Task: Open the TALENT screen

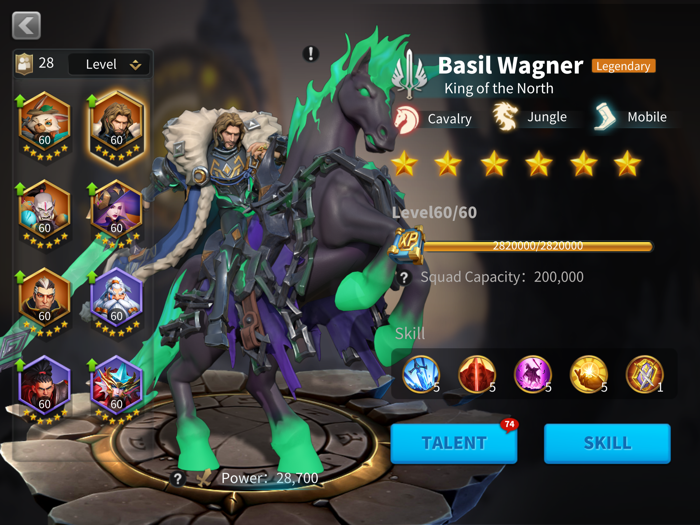Action: 454,443
